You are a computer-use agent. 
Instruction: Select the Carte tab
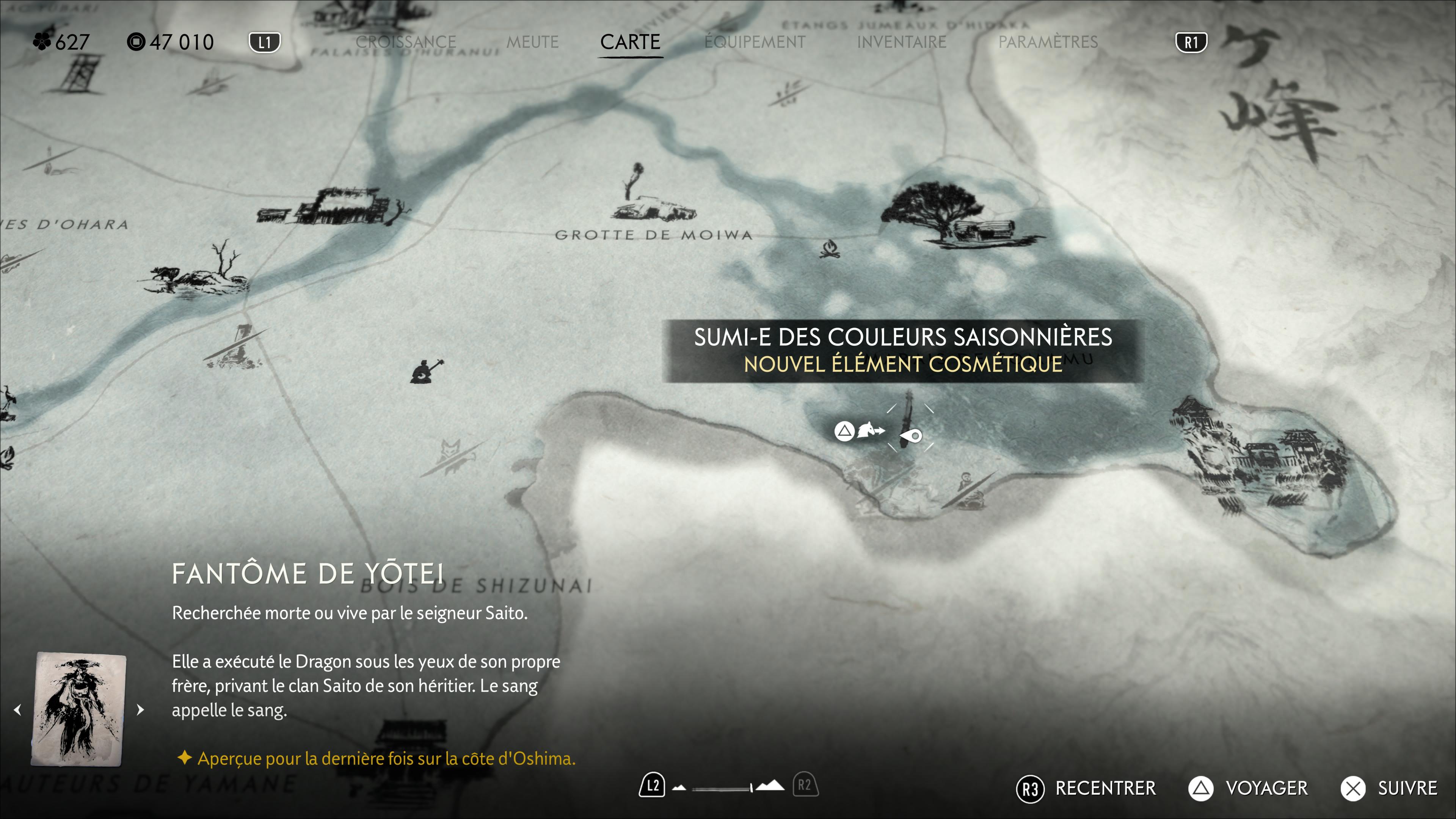click(x=630, y=42)
